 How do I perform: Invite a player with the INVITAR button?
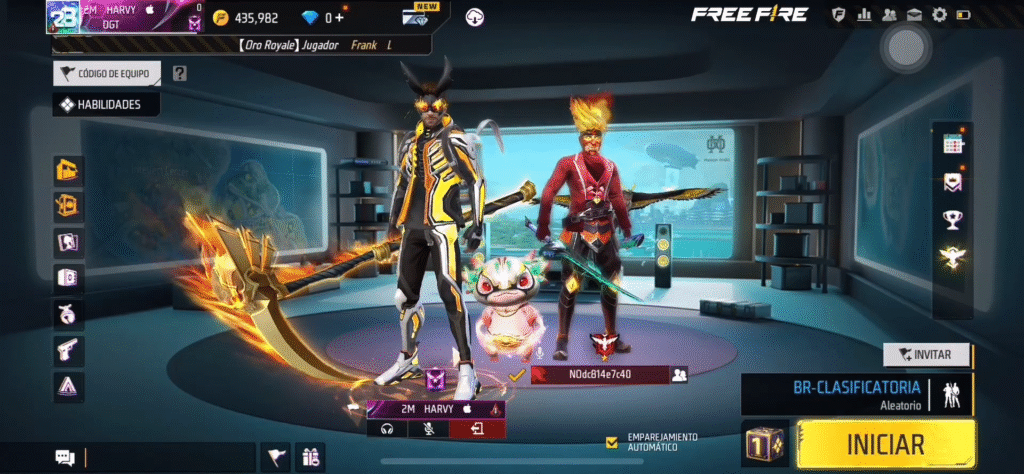pos(927,354)
